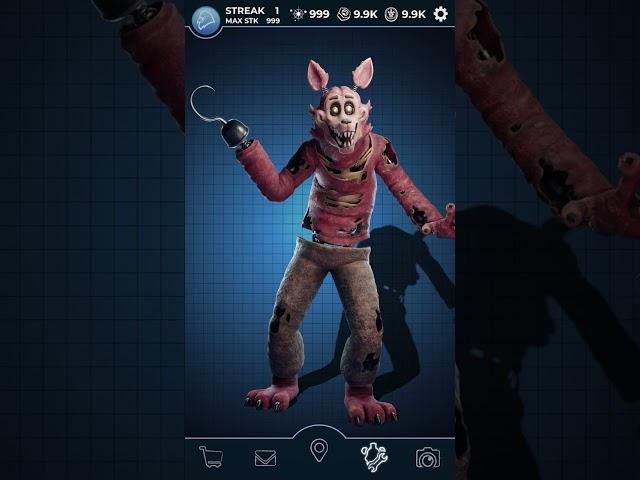Open the settings gear icon

[440, 14]
